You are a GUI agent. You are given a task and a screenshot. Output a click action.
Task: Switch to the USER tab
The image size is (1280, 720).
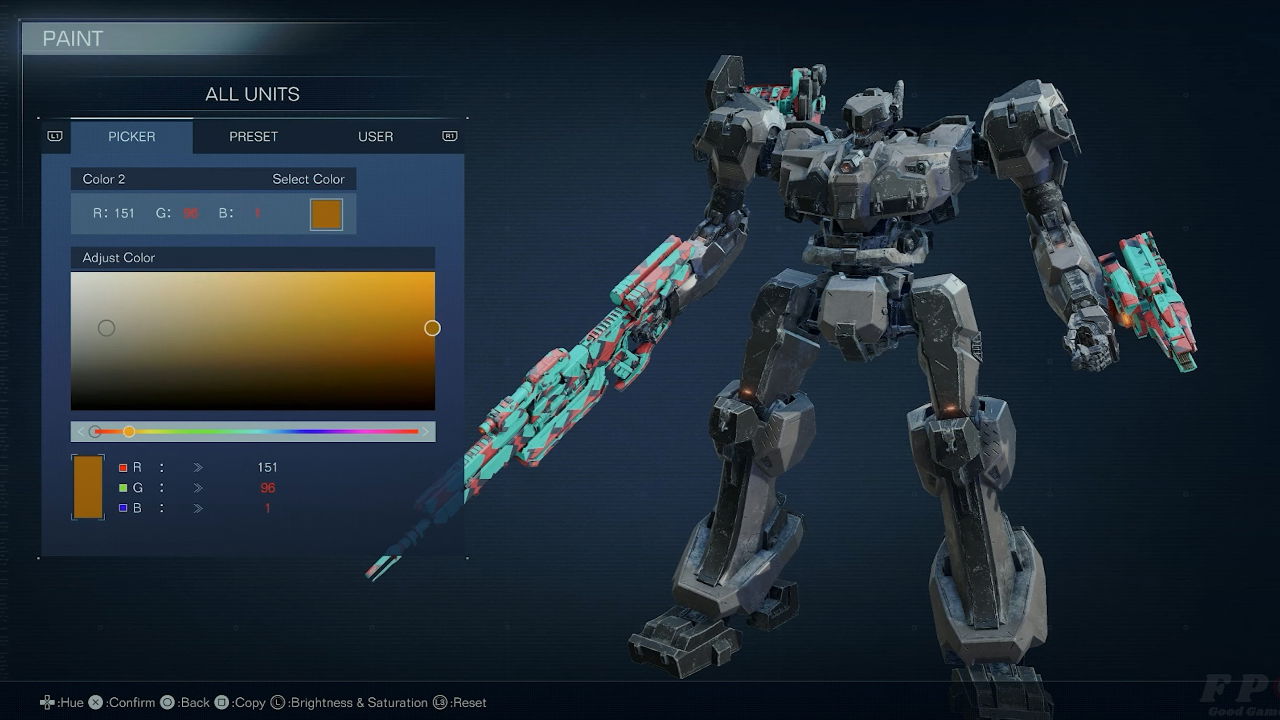tap(375, 136)
